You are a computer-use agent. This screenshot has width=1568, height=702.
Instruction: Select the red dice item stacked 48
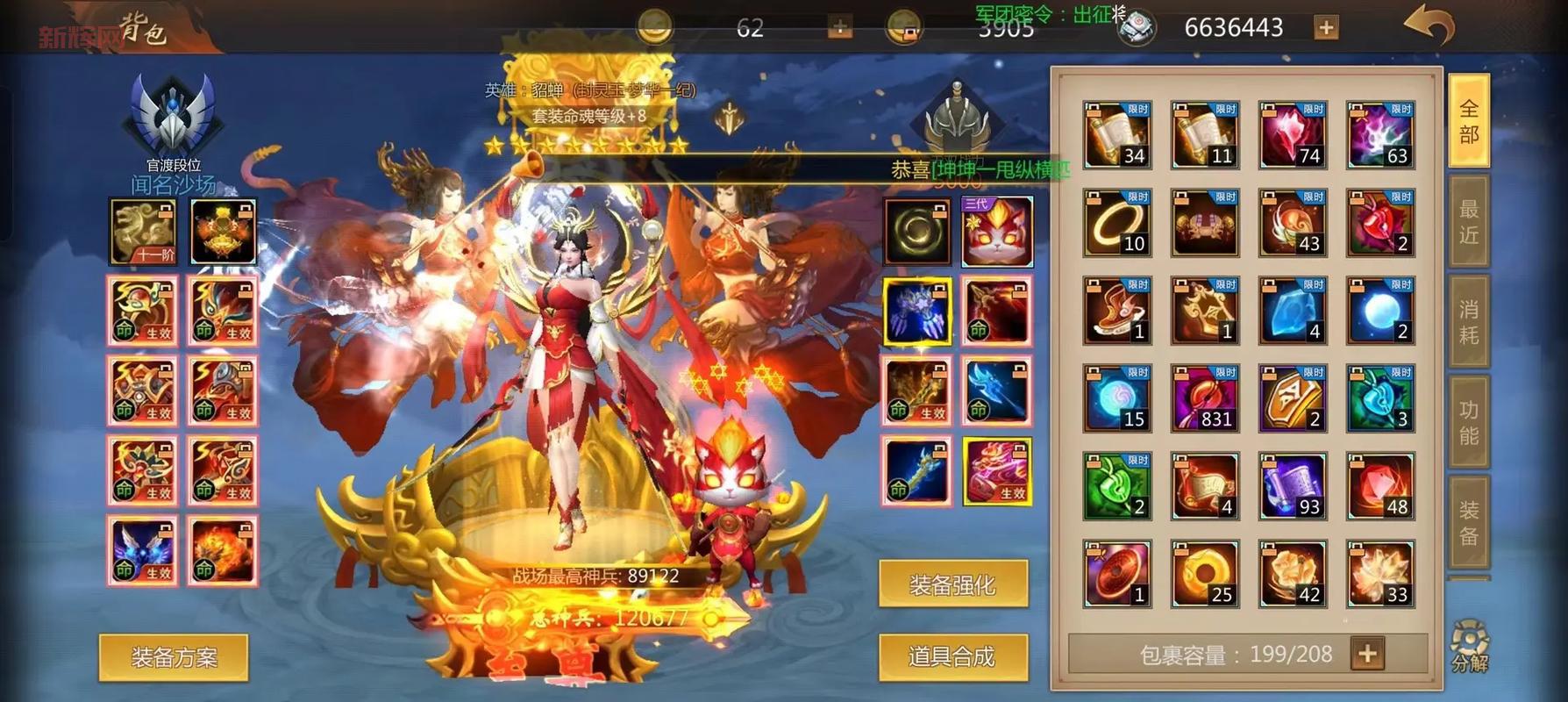(x=1379, y=485)
